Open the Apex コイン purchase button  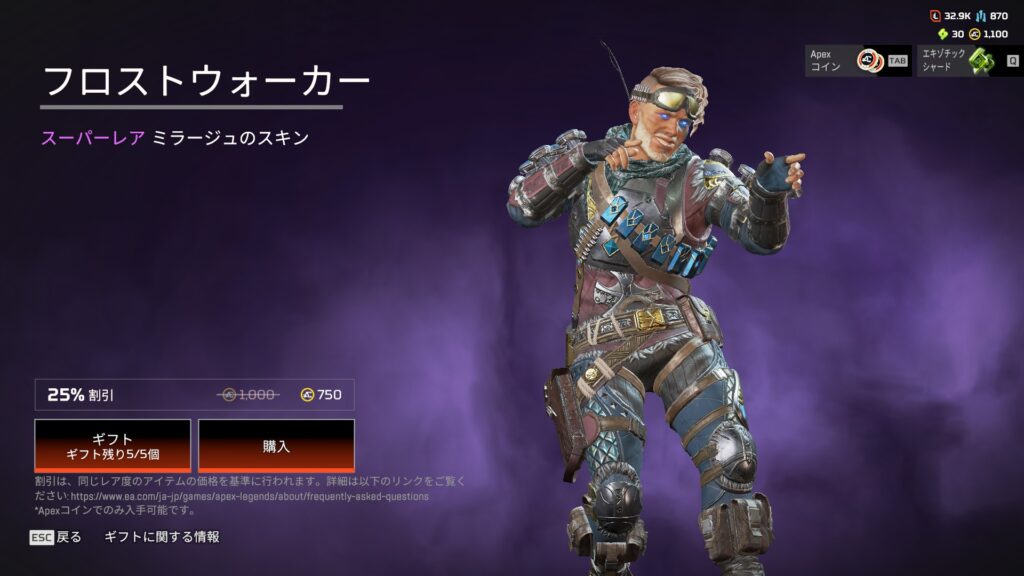[858, 61]
